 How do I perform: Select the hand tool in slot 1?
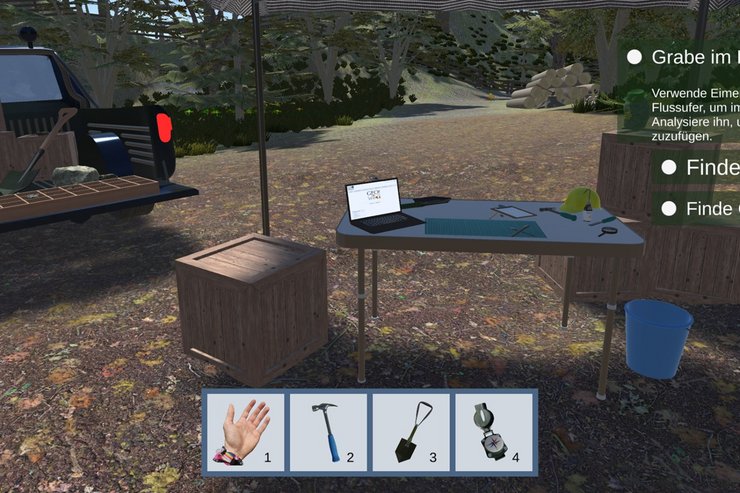click(x=245, y=432)
